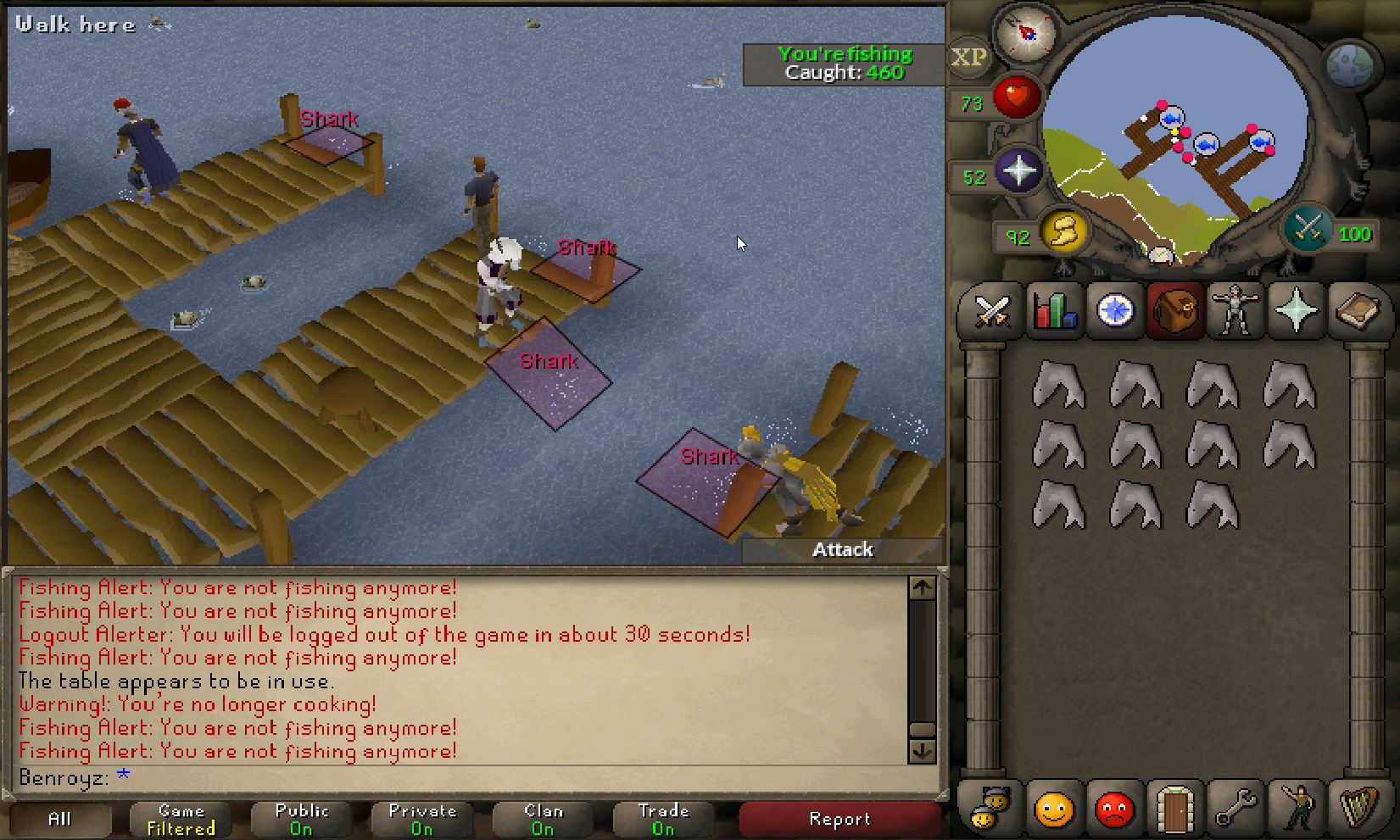This screenshot has height=840, width=1400.
Task: Toggle run with the energy orb
Action: pyautogui.click(x=1063, y=231)
